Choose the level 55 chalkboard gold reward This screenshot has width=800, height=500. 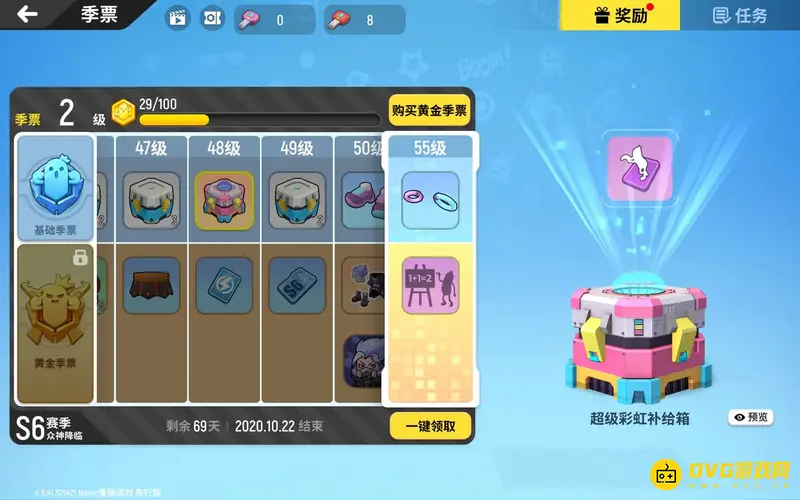(430, 286)
